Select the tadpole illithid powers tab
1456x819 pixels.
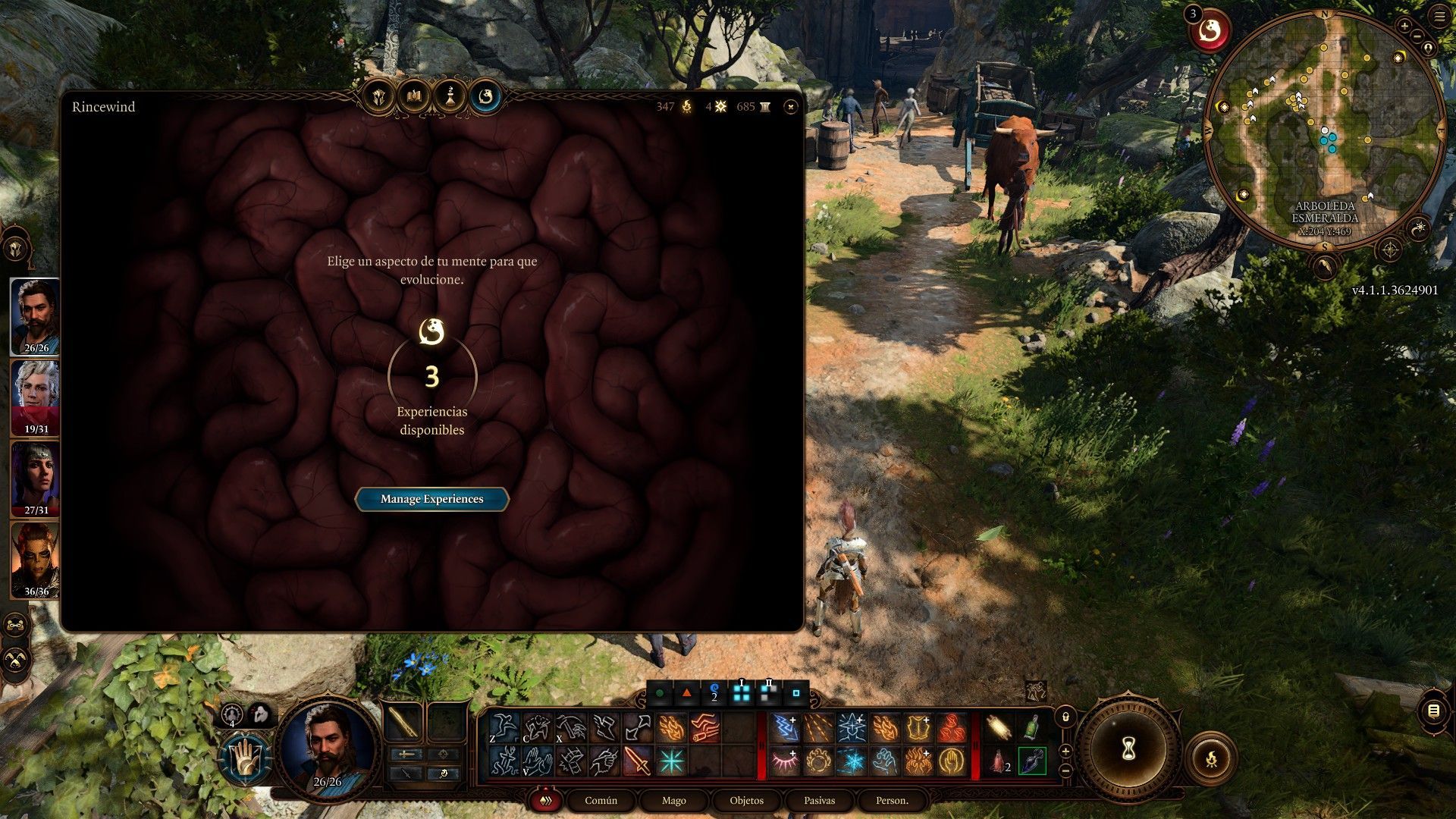[486, 97]
